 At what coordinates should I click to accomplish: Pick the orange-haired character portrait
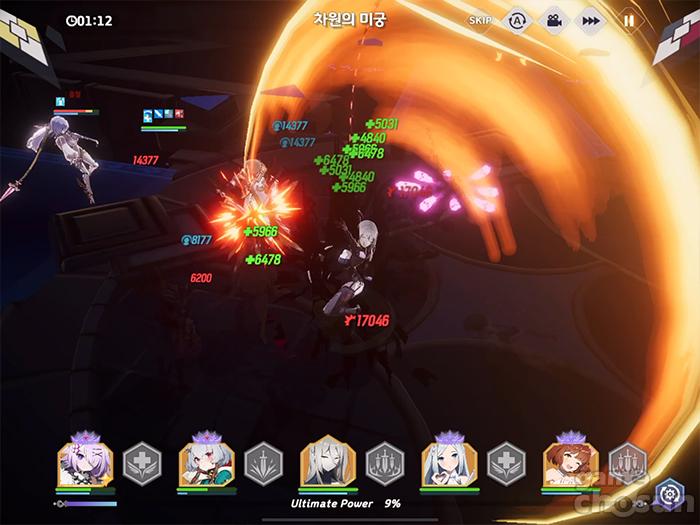570,463
